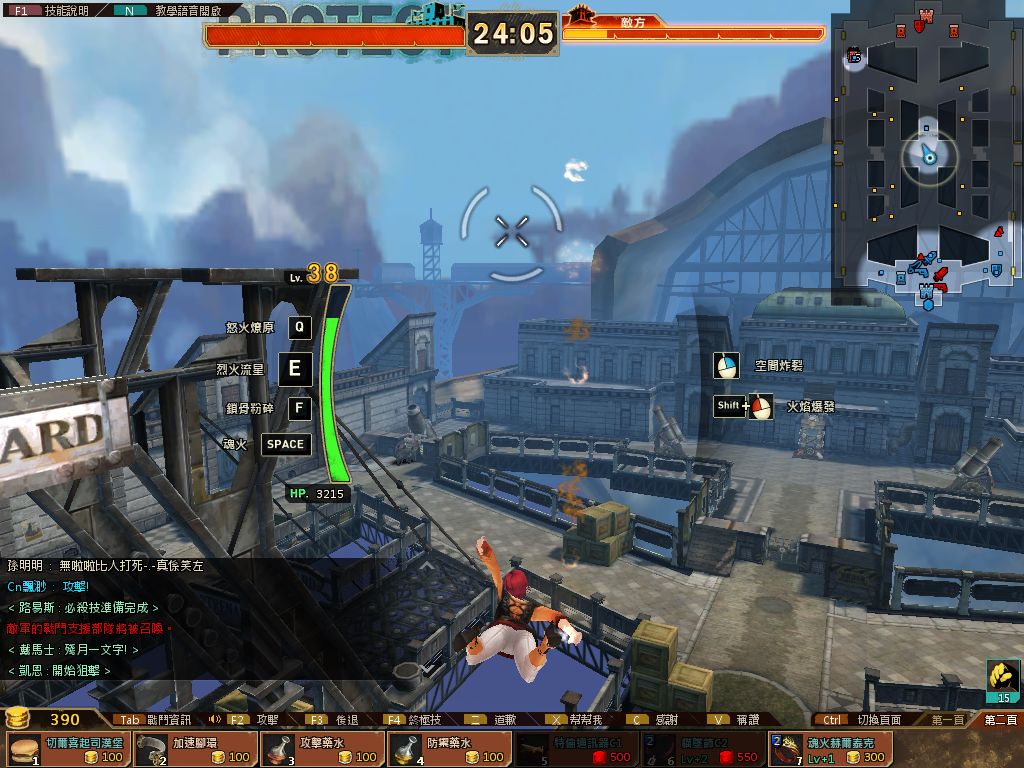Switch to the 第二頁 shop page tab
The image size is (1024, 768).
pos(999,719)
